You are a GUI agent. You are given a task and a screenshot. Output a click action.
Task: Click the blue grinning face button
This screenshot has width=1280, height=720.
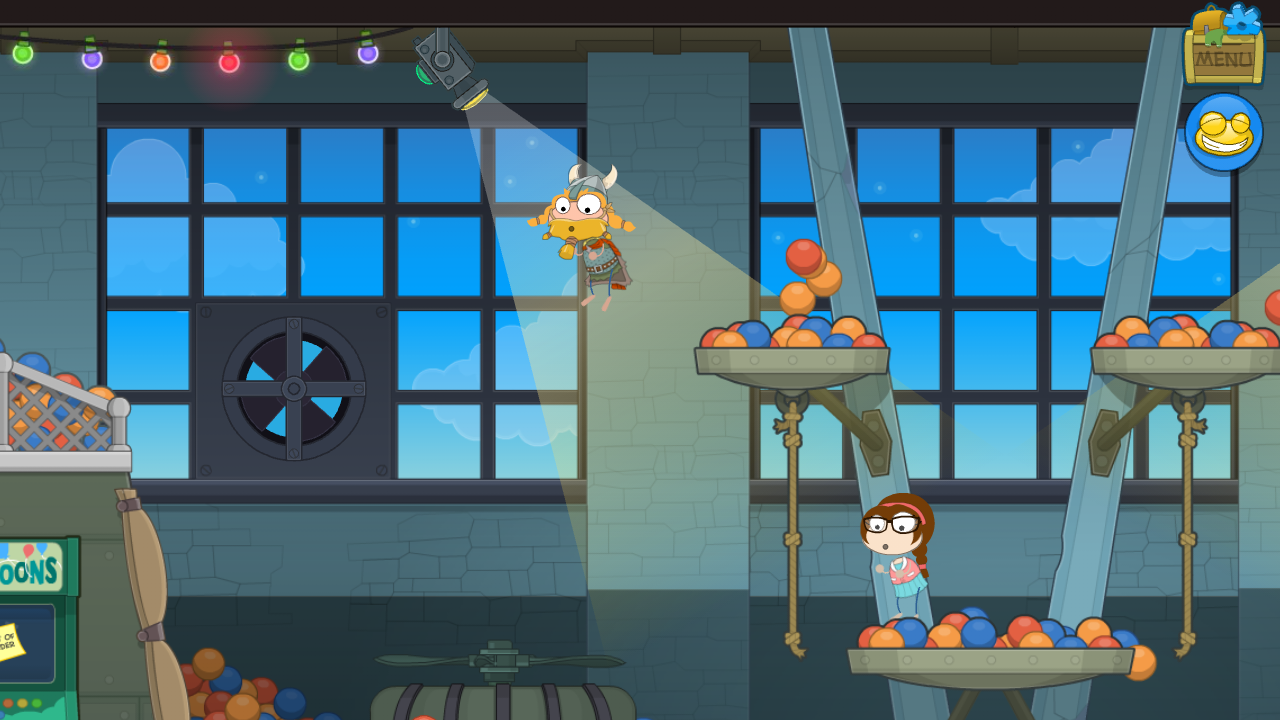[1223, 132]
